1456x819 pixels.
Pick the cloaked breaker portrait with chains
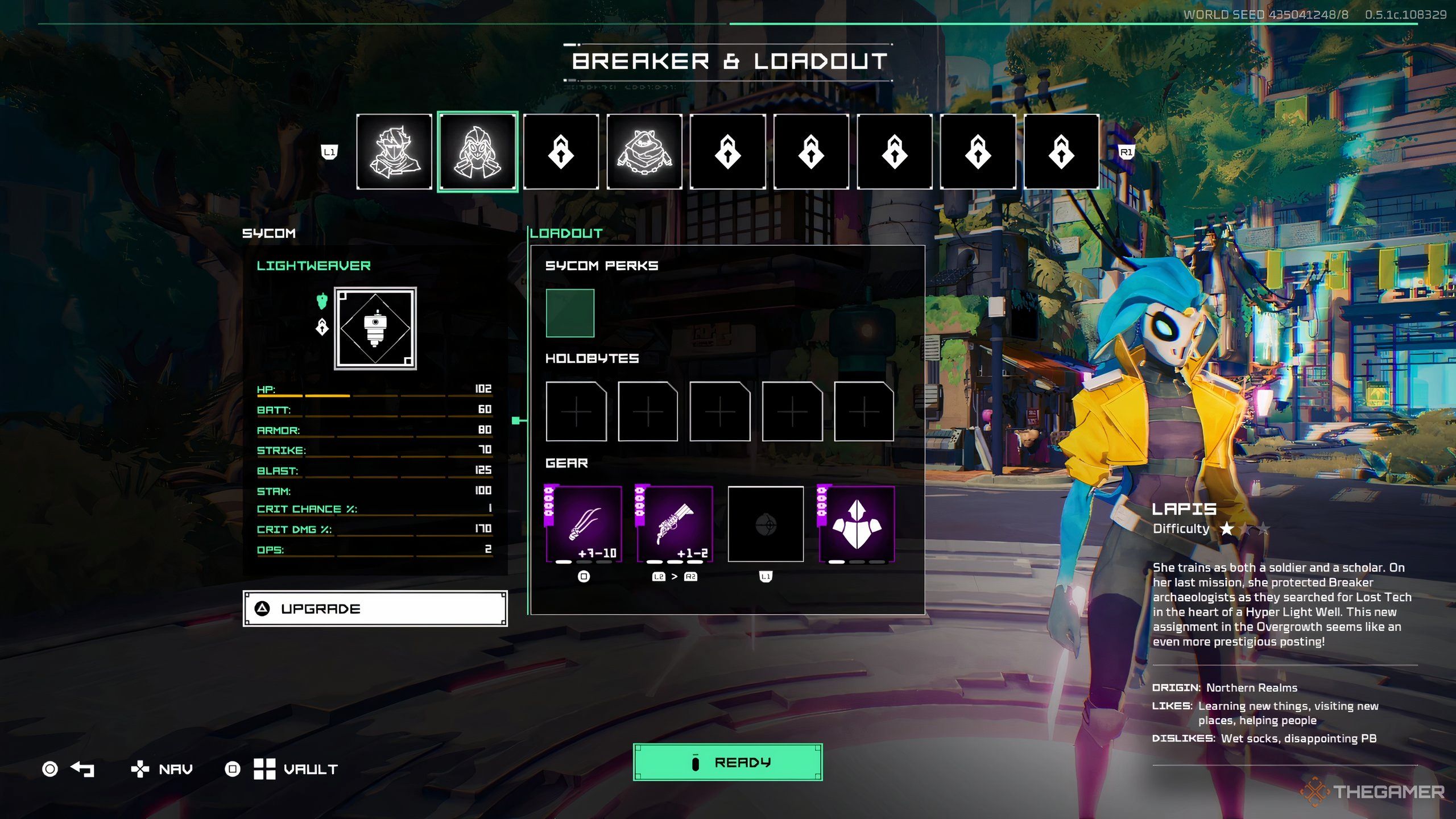tap(644, 152)
